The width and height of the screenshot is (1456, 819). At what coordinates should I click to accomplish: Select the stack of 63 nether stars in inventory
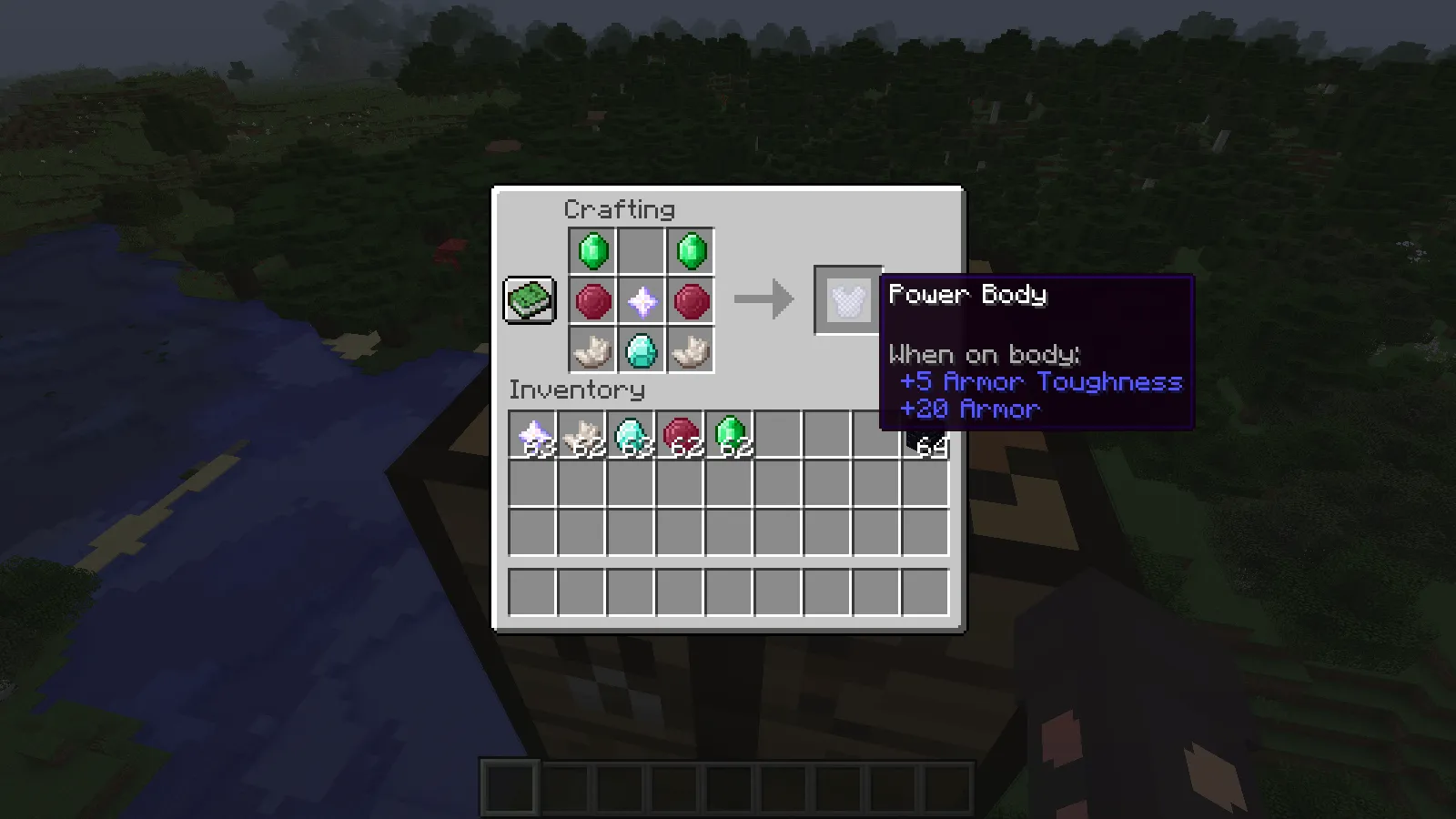tap(533, 434)
